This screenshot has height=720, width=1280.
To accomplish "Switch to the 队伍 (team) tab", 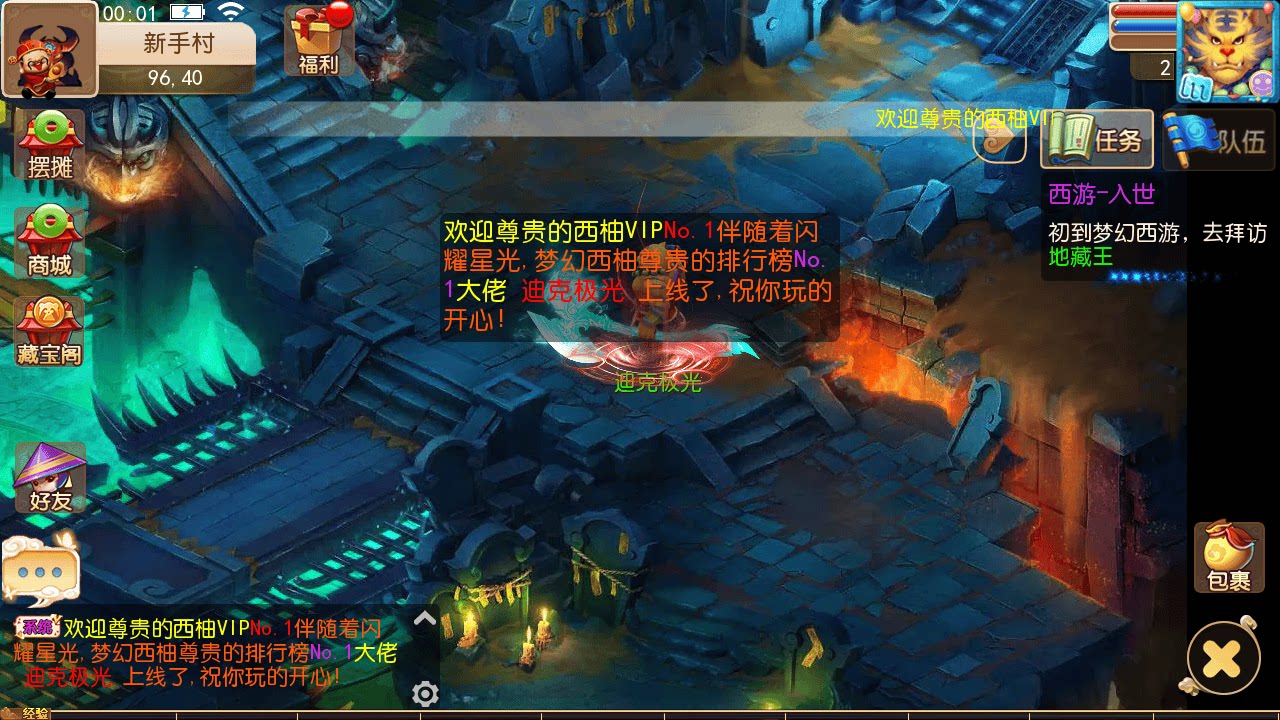I will click(1218, 140).
